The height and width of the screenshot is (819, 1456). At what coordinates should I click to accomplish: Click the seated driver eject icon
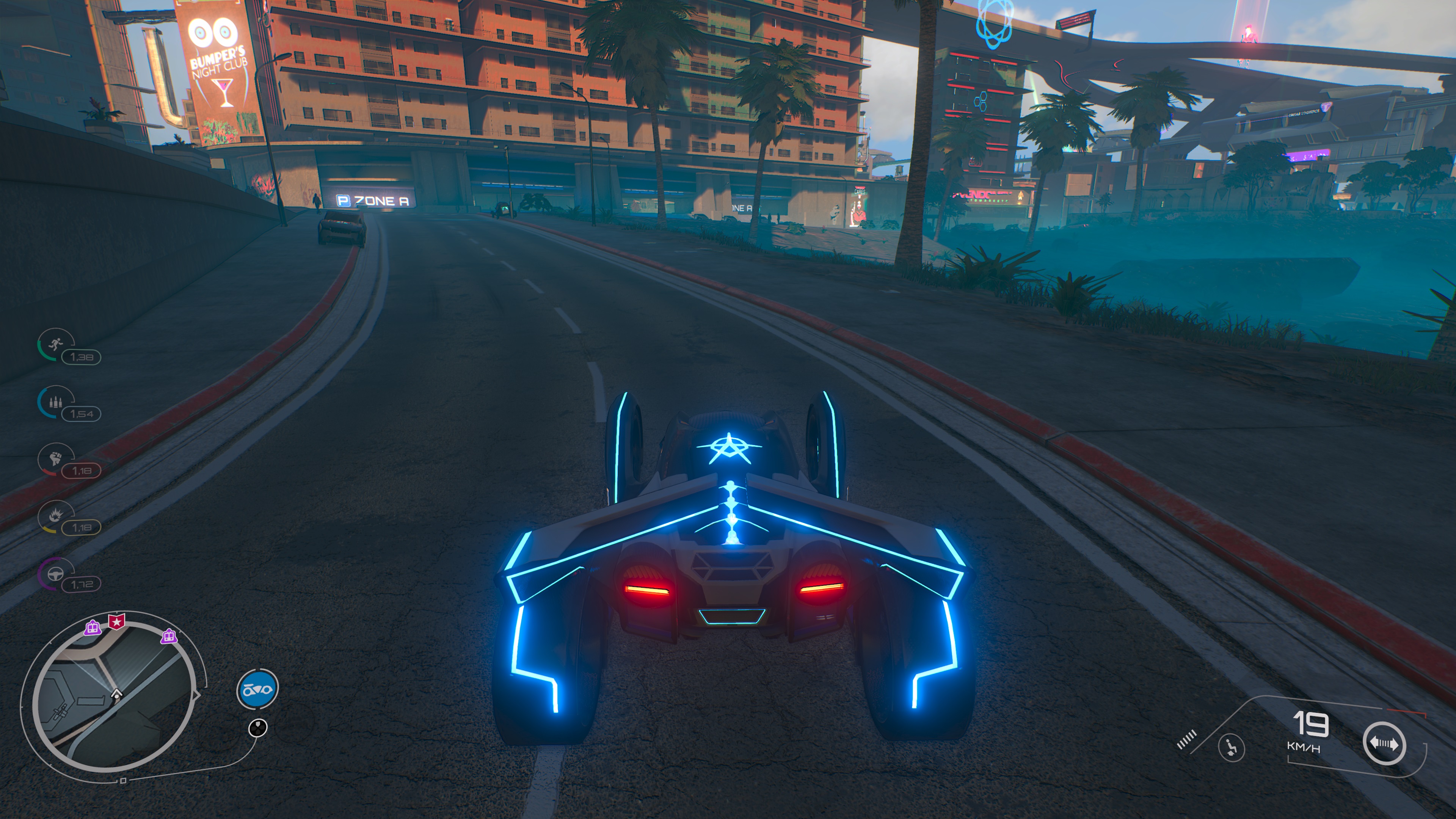pos(1231,747)
